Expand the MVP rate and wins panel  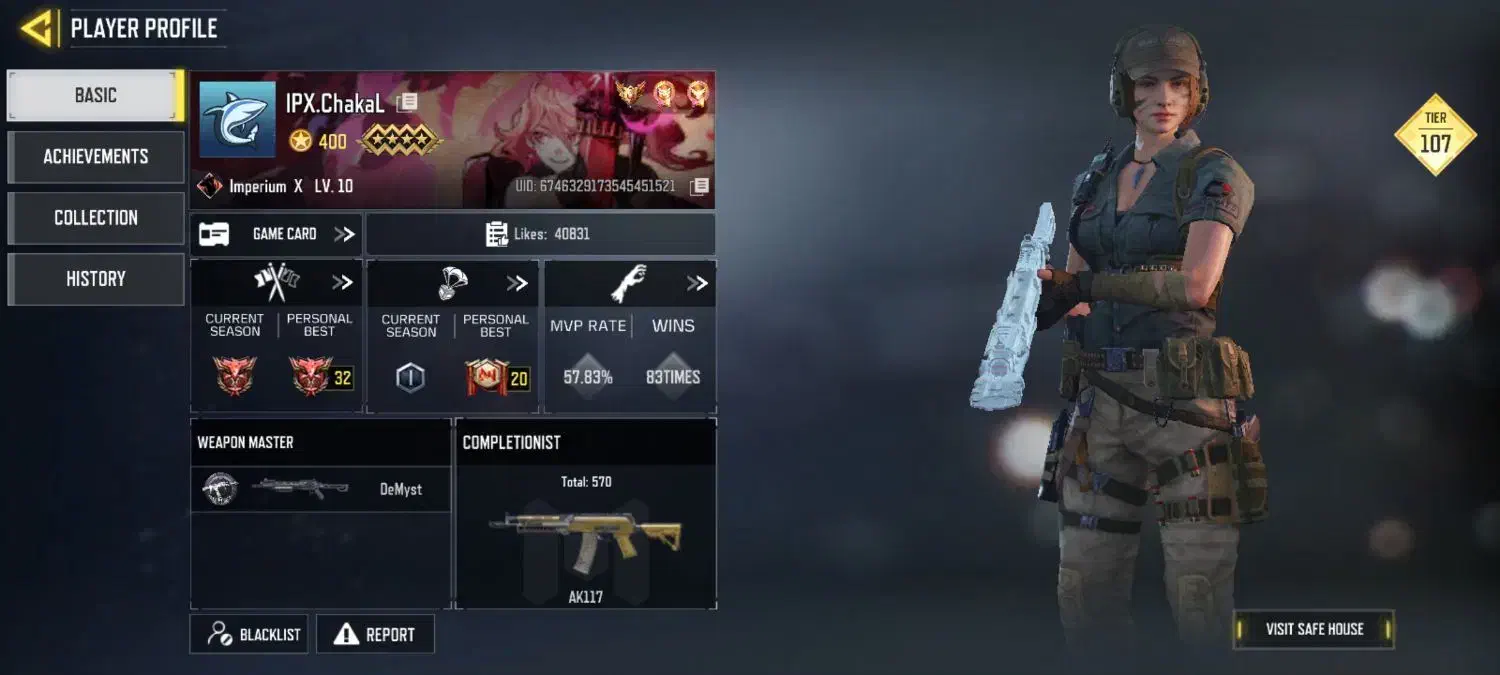[697, 283]
